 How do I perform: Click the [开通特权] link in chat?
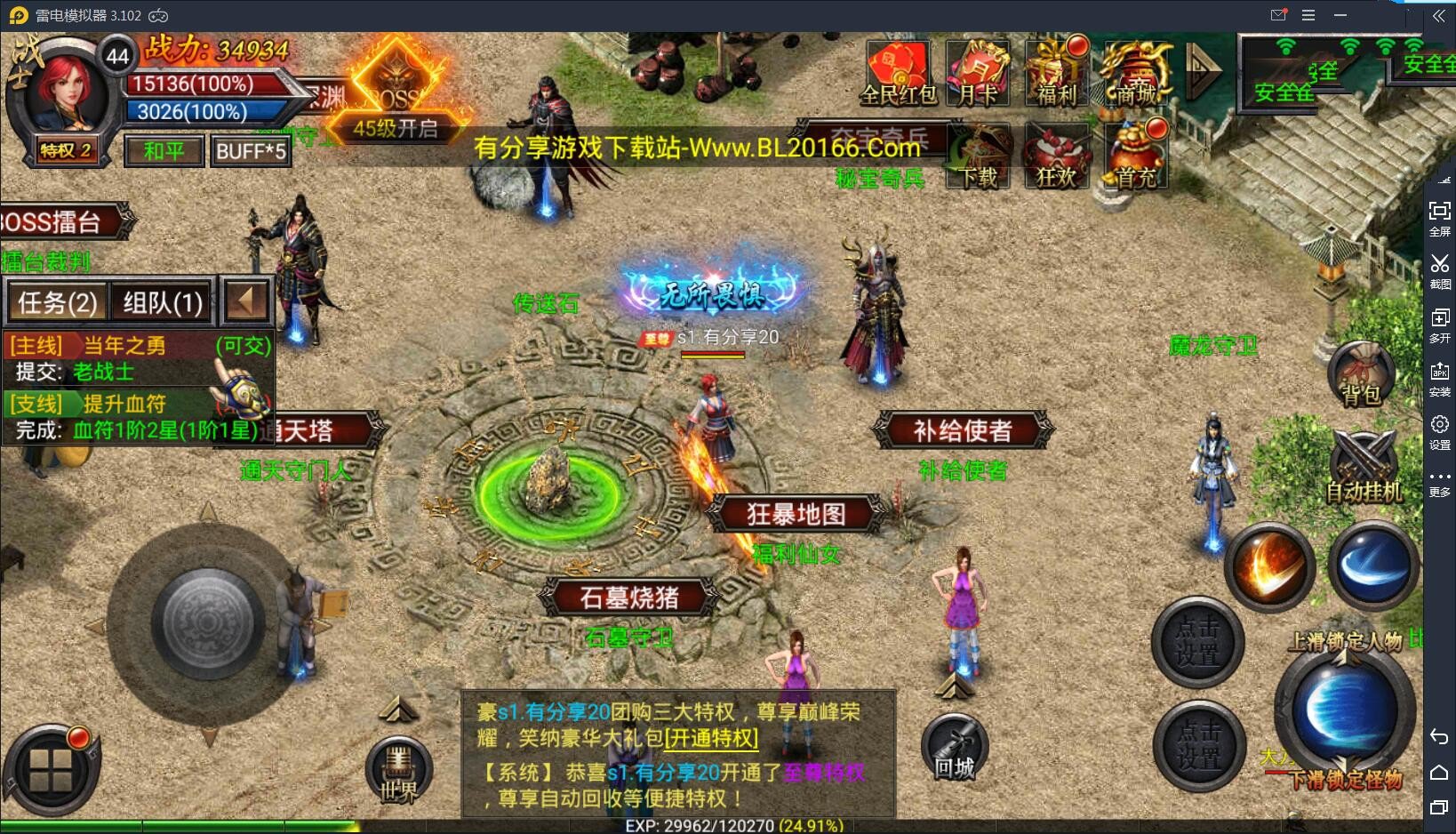click(710, 739)
